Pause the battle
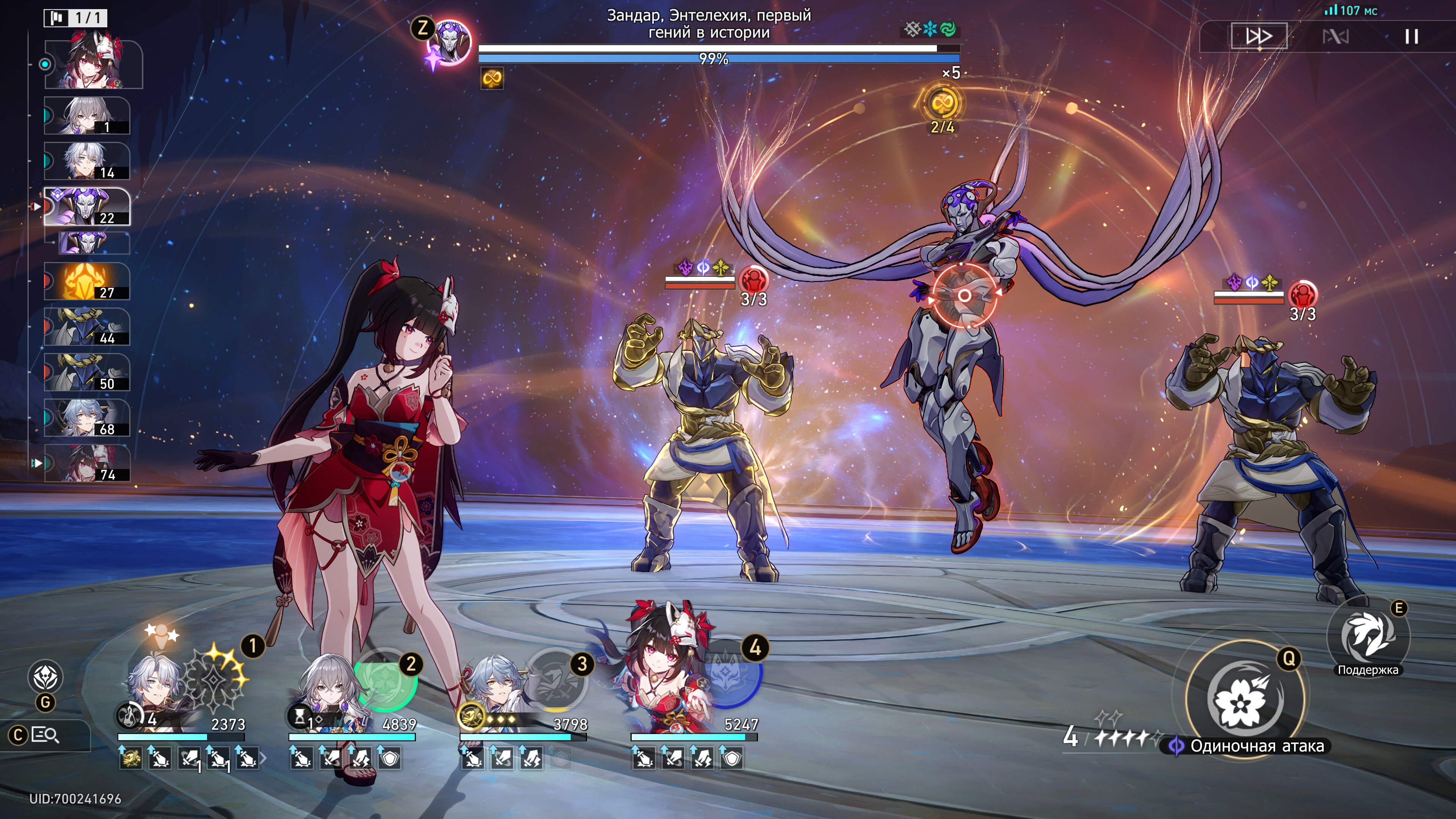Screen dimensions: 1456x819 point(1411,37)
